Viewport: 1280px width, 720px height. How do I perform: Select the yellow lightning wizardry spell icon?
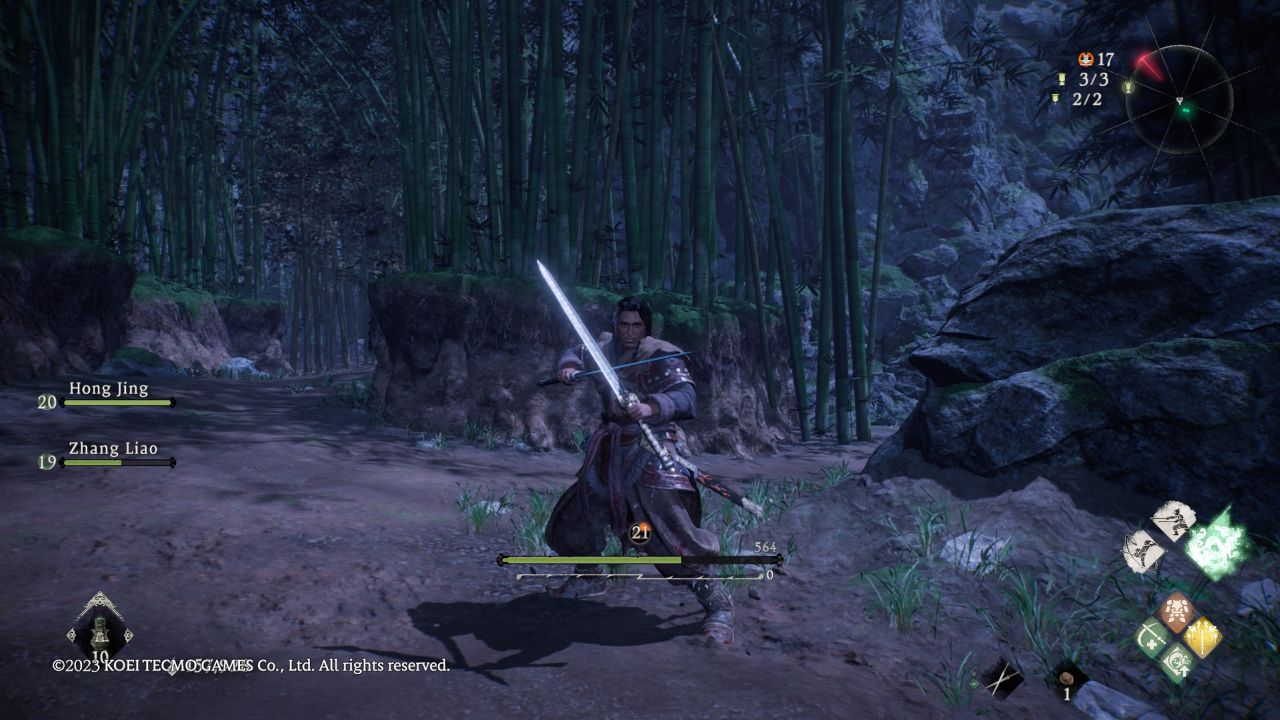(x=1203, y=638)
